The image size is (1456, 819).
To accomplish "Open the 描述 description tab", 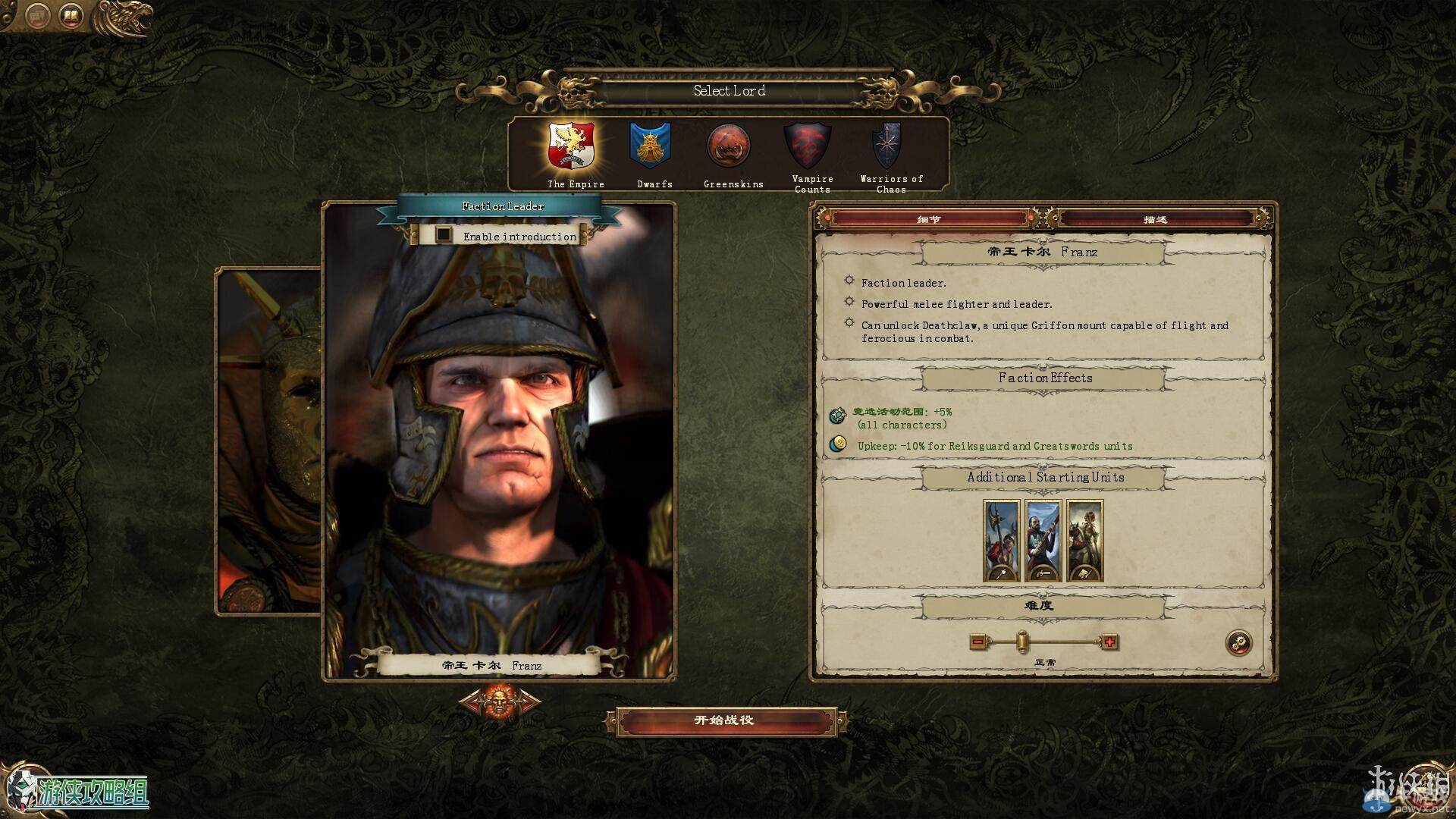I will (x=1155, y=219).
